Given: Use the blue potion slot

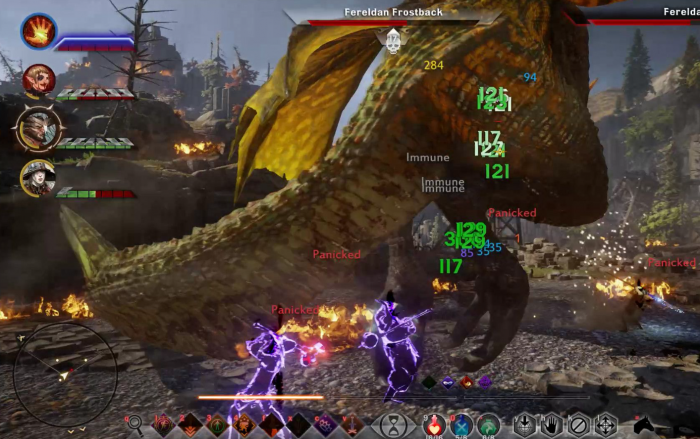Looking at the screenshot, I should click(x=461, y=424).
